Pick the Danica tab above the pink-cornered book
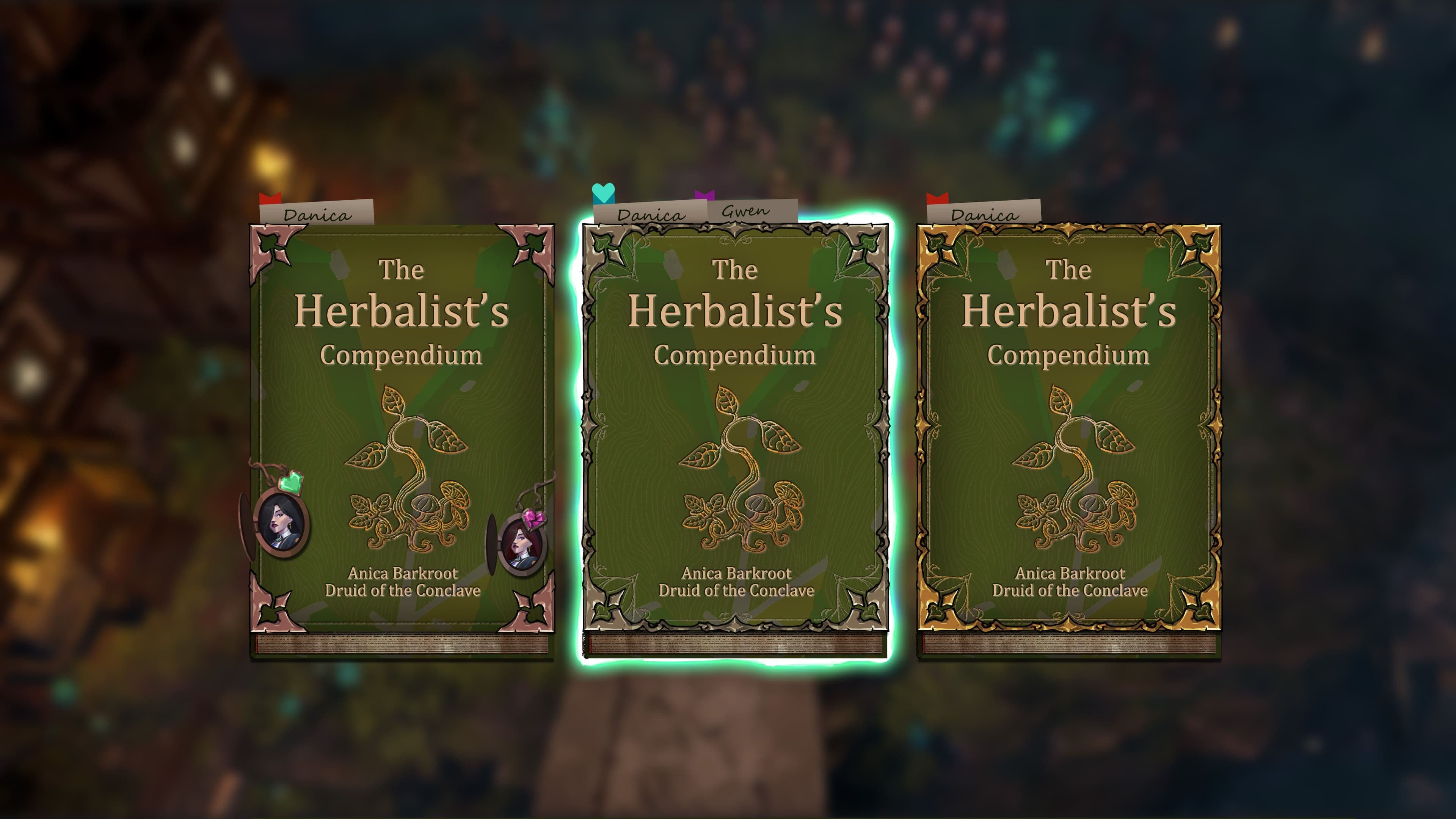 click(x=317, y=213)
